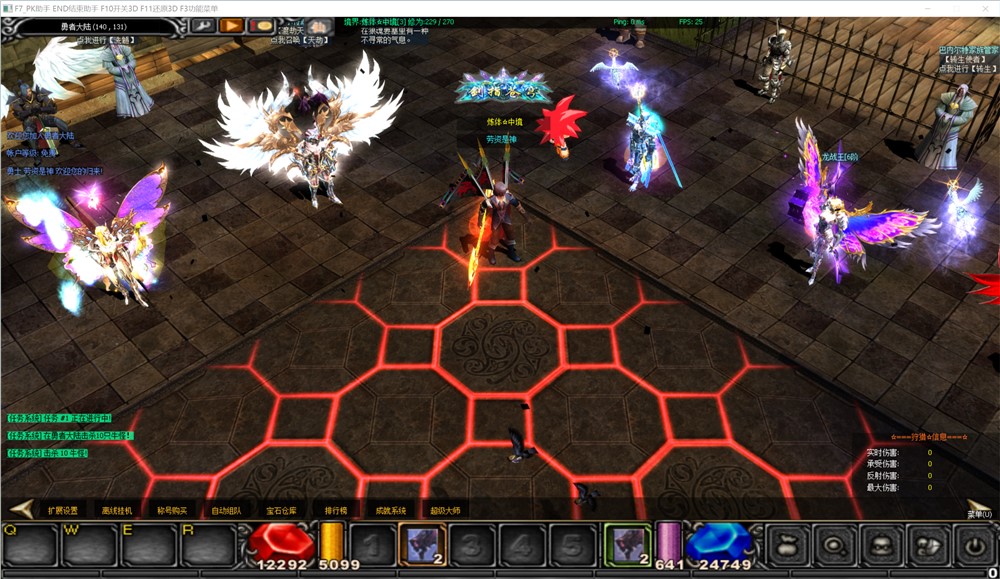Open the 扩展设置 extended settings menu
The height and width of the screenshot is (579, 1000).
pyautogui.click(x=62, y=510)
